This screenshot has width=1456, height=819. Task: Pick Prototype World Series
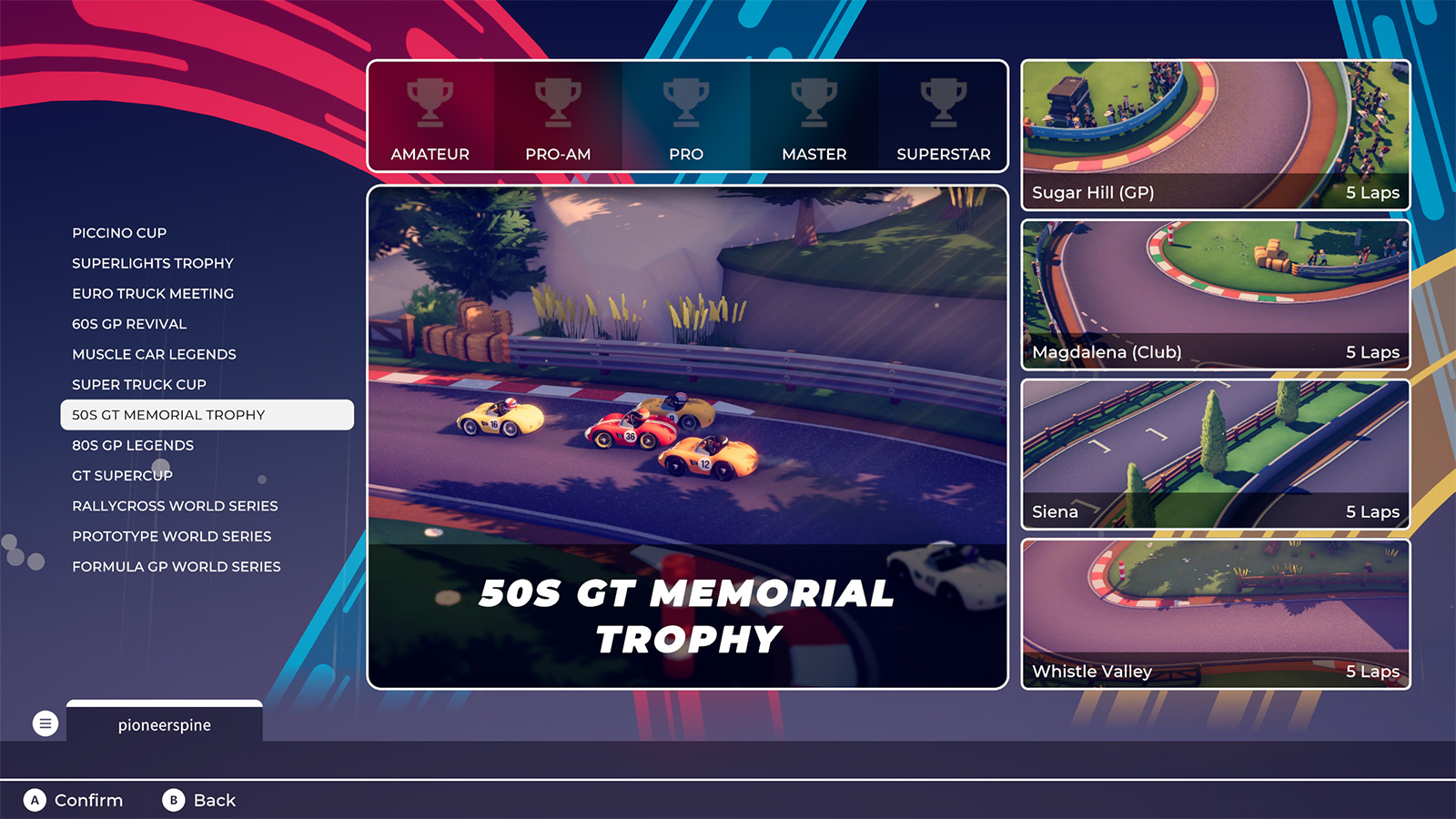coord(172,536)
